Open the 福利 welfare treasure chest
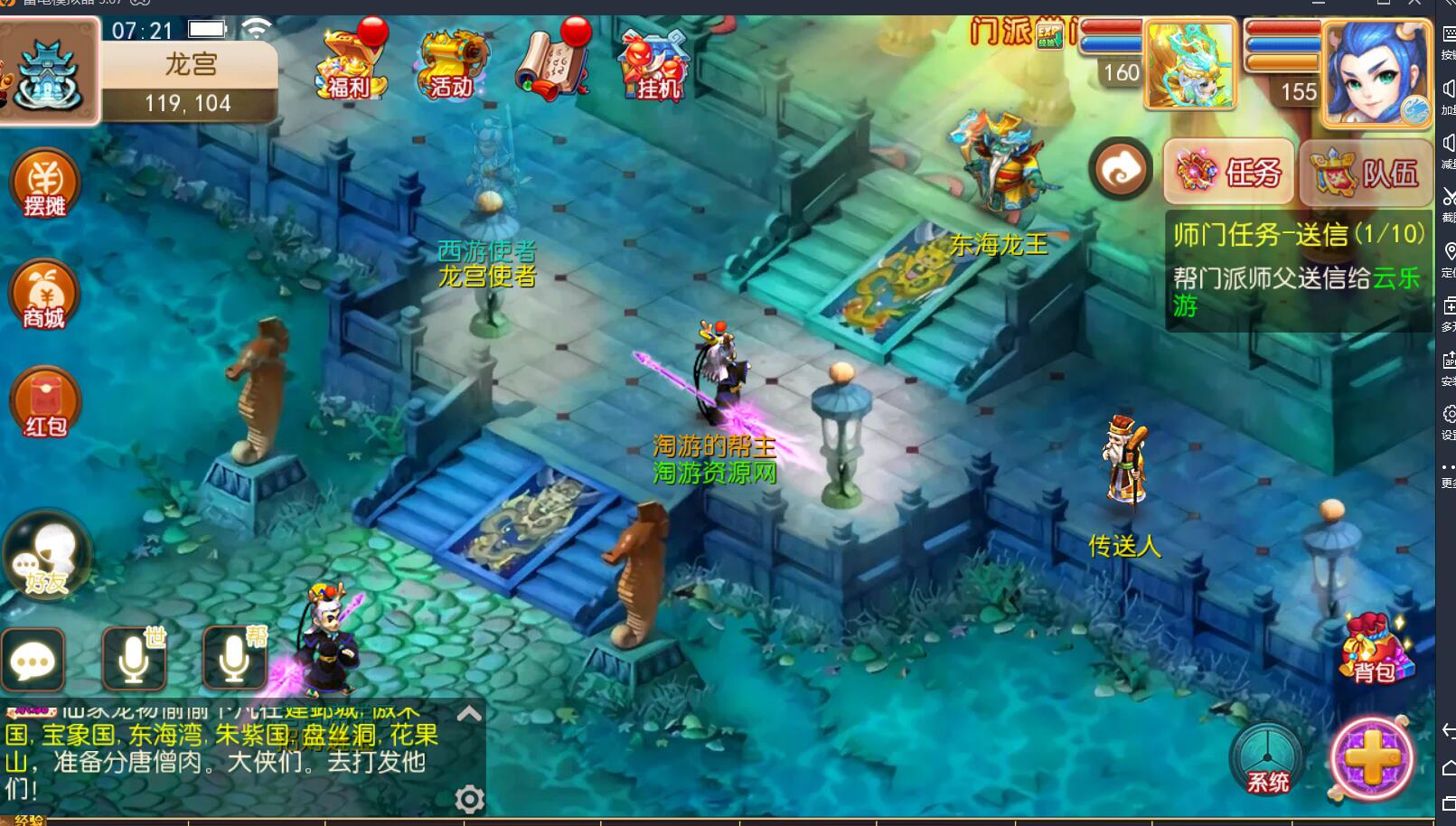The width and height of the screenshot is (1456, 826). click(352, 63)
